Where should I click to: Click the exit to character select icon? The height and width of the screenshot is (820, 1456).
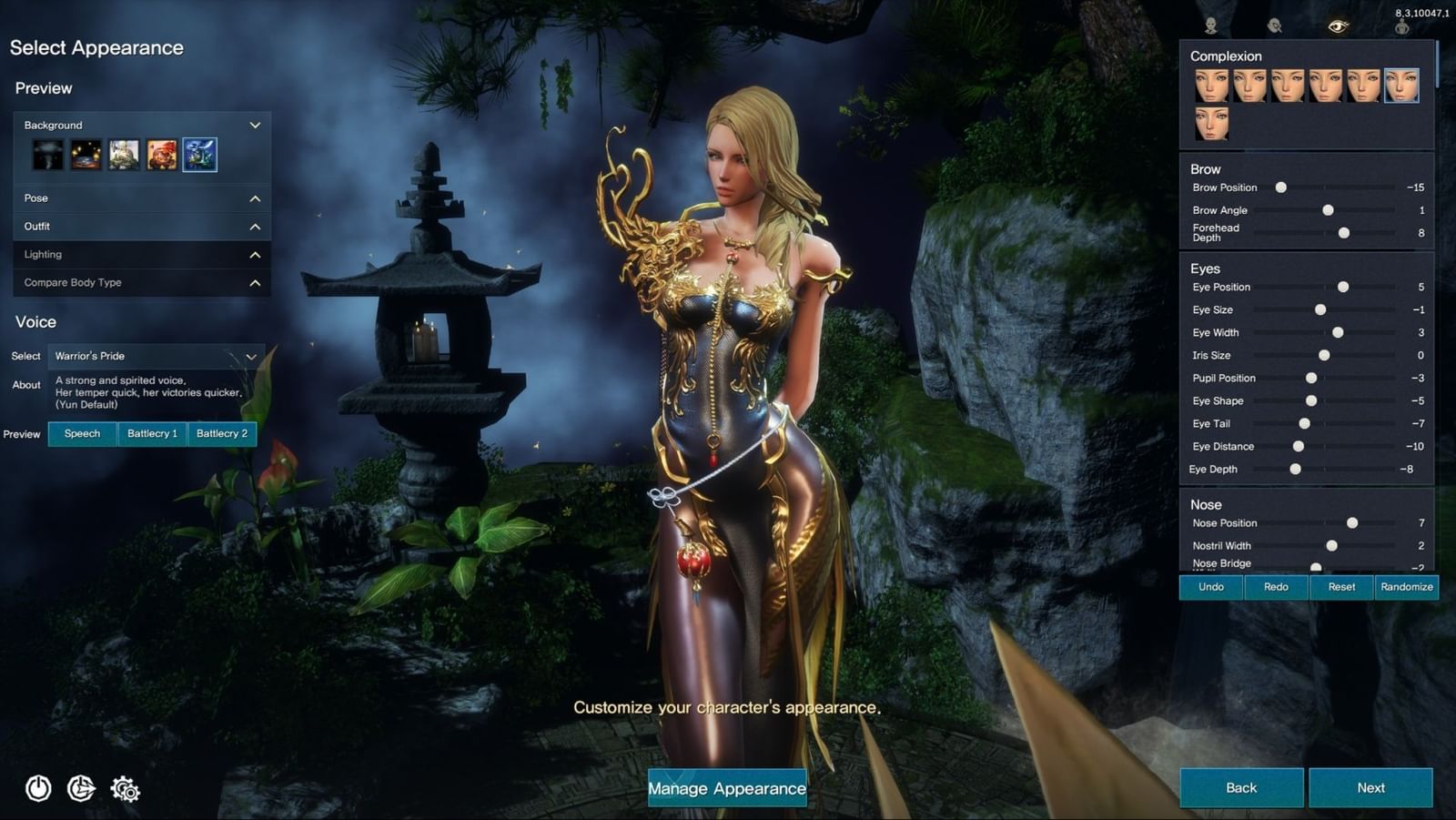[81, 790]
